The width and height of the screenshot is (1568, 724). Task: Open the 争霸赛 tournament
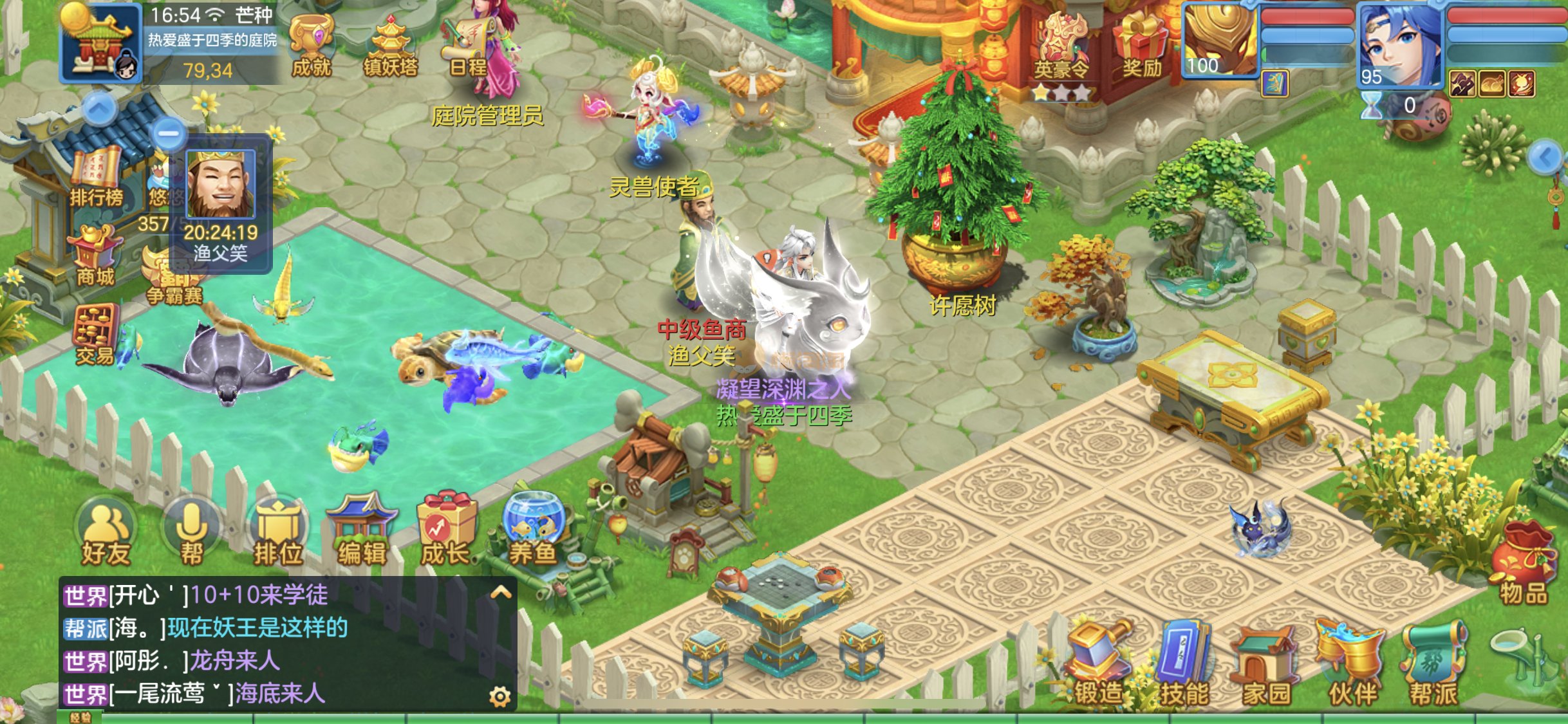pos(174,278)
